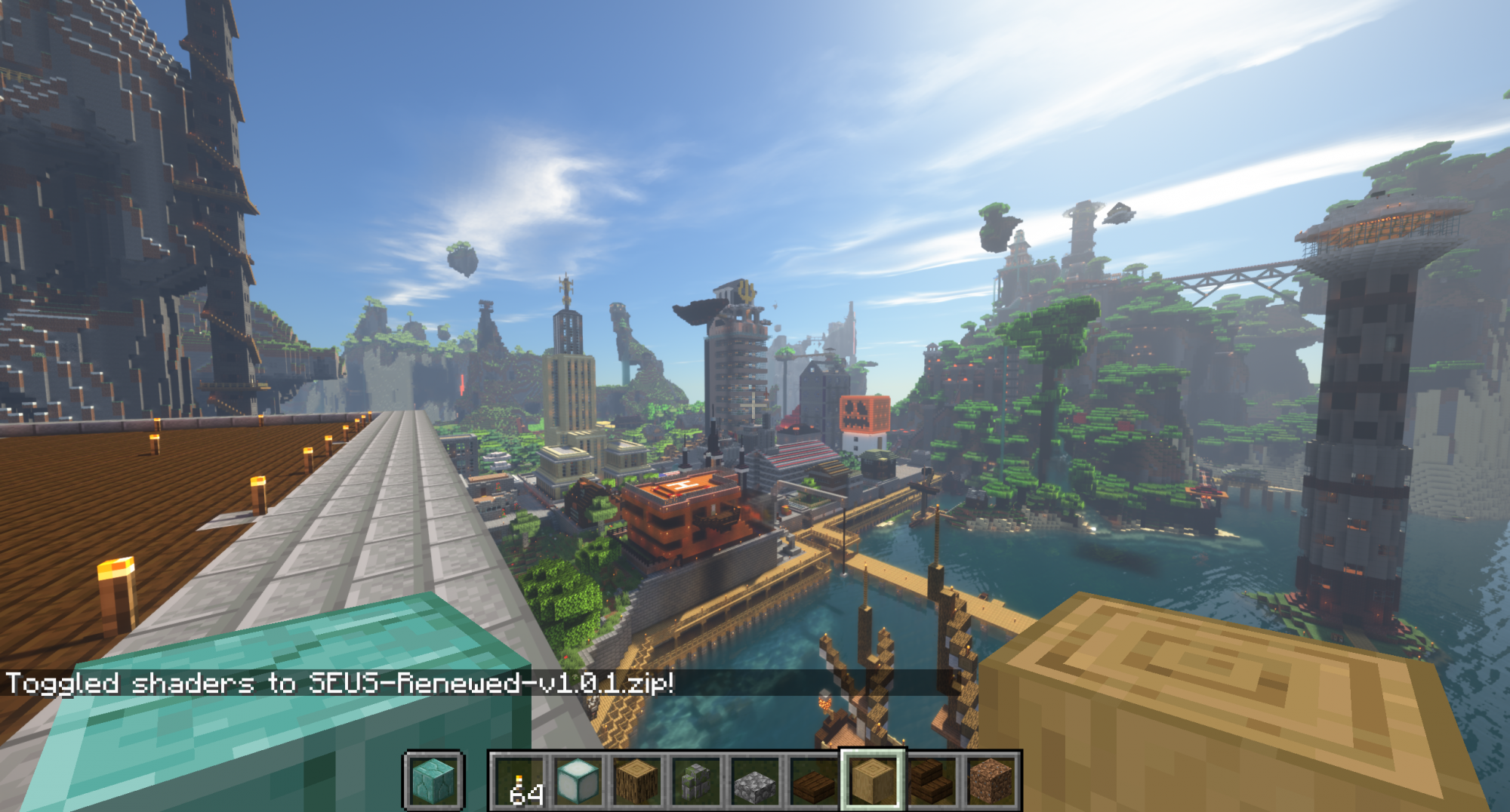1510x812 pixels.
Task: Select the torch stack hotbar slot
Action: [x=519, y=781]
